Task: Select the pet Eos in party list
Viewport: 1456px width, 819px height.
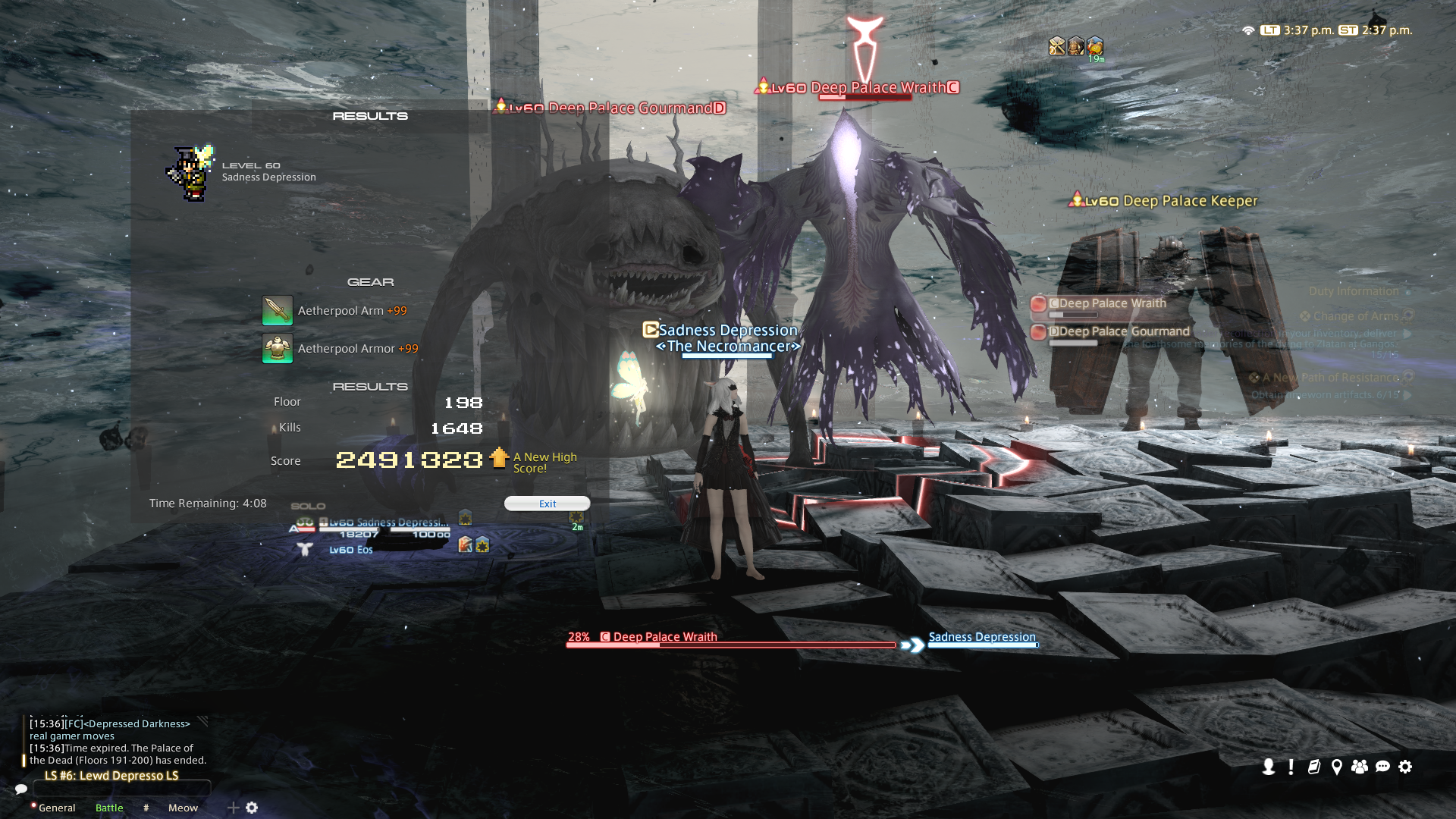Action: pos(350,550)
